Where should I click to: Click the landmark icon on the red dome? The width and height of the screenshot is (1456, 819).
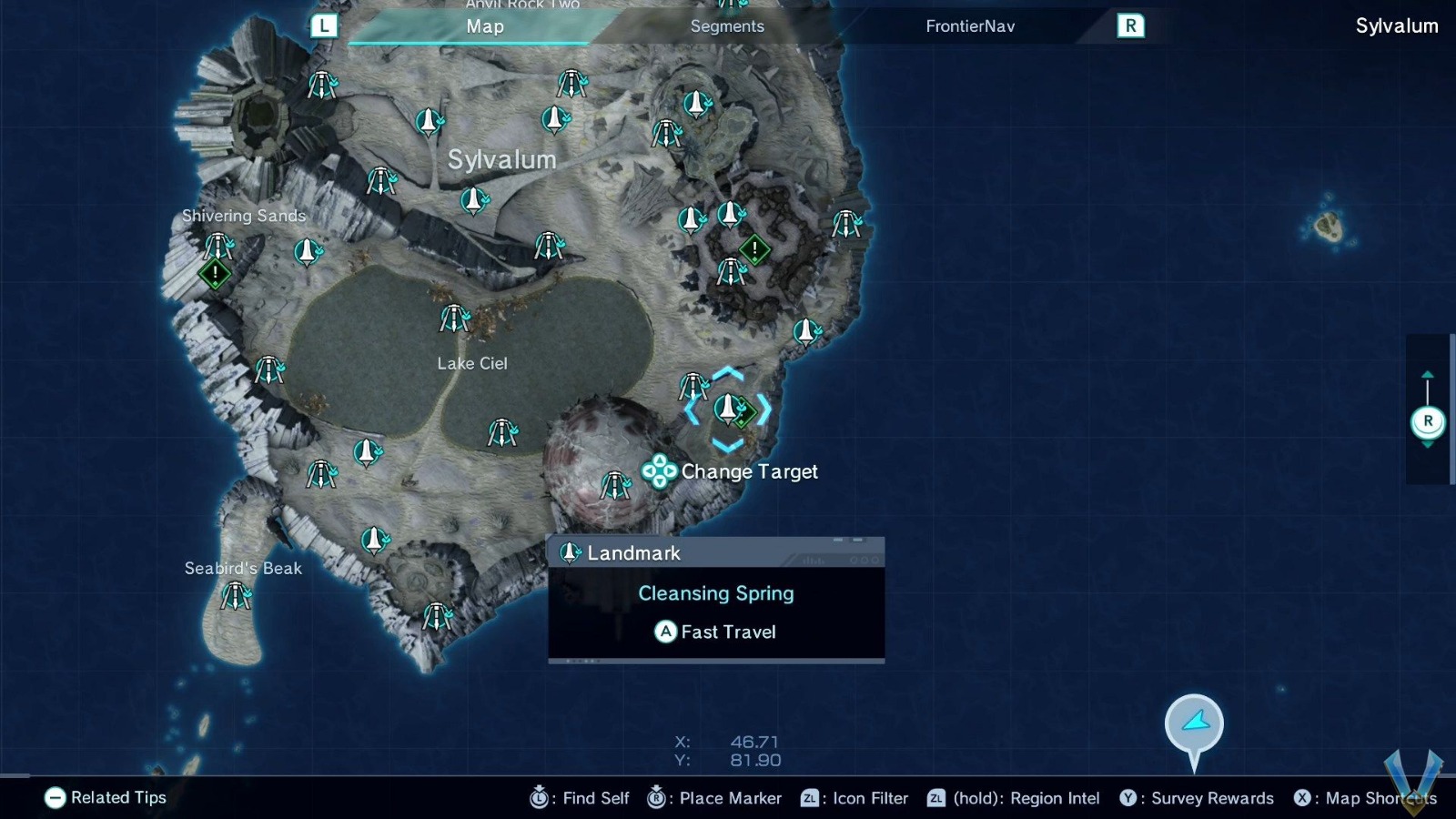[617, 485]
